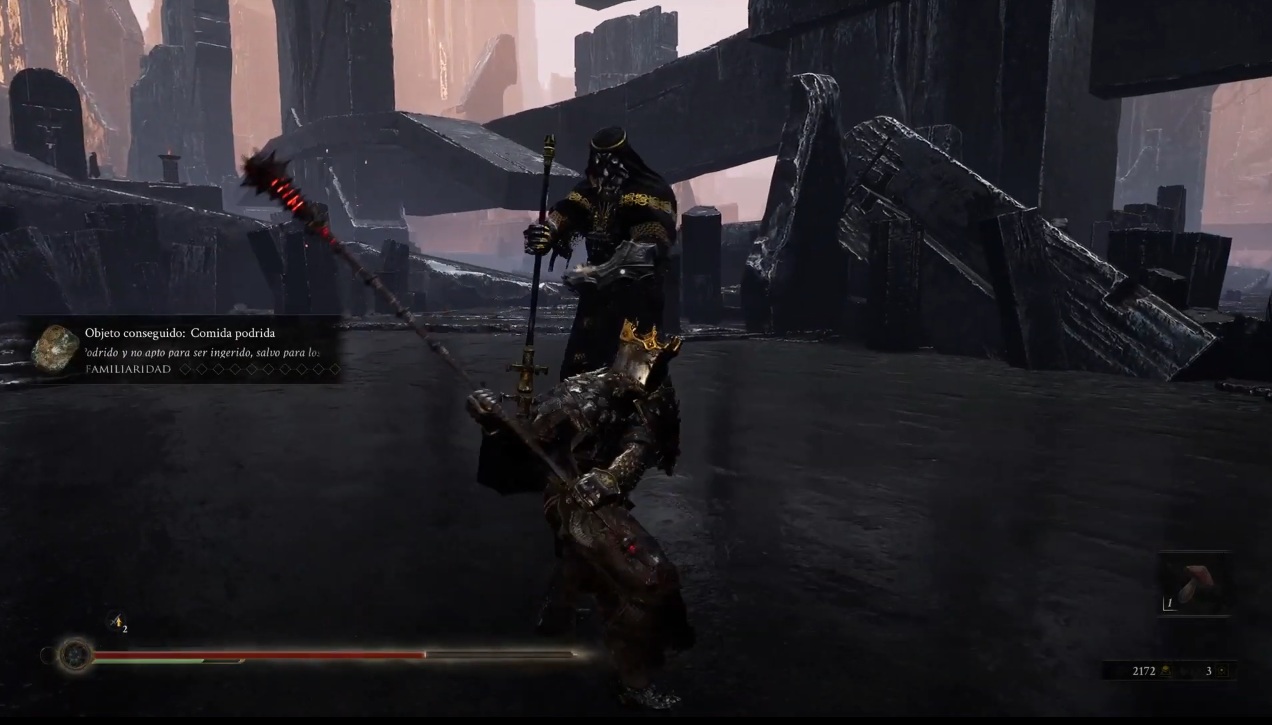Click the rotten food pickup icon
1272x725 pixels.
pos(55,348)
